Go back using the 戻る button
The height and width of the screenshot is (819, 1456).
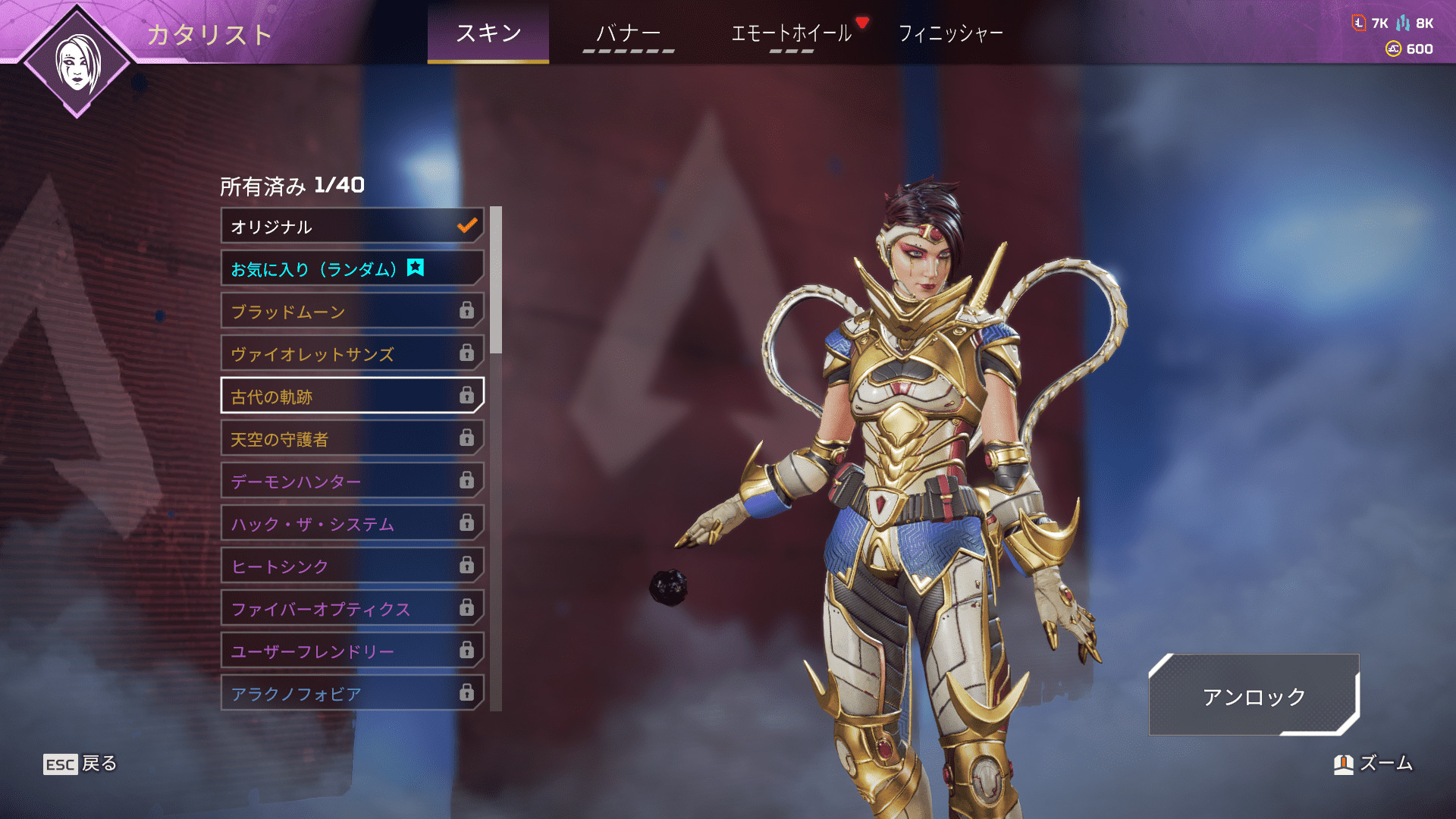tap(80, 764)
